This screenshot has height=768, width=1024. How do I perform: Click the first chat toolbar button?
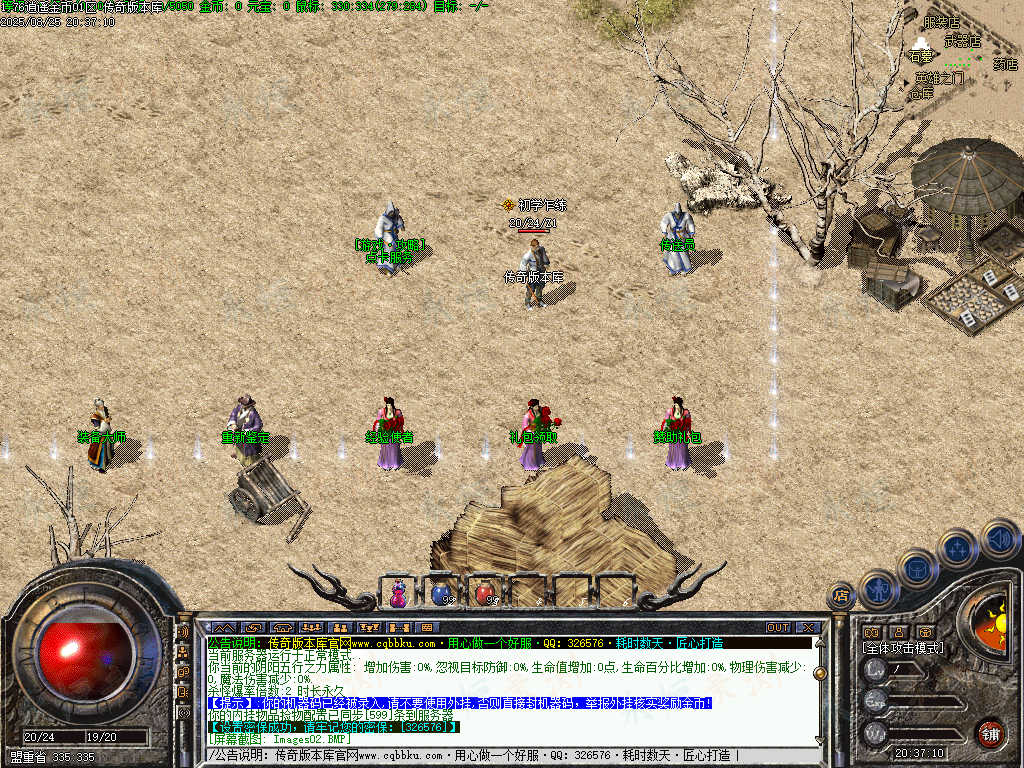click(221, 627)
